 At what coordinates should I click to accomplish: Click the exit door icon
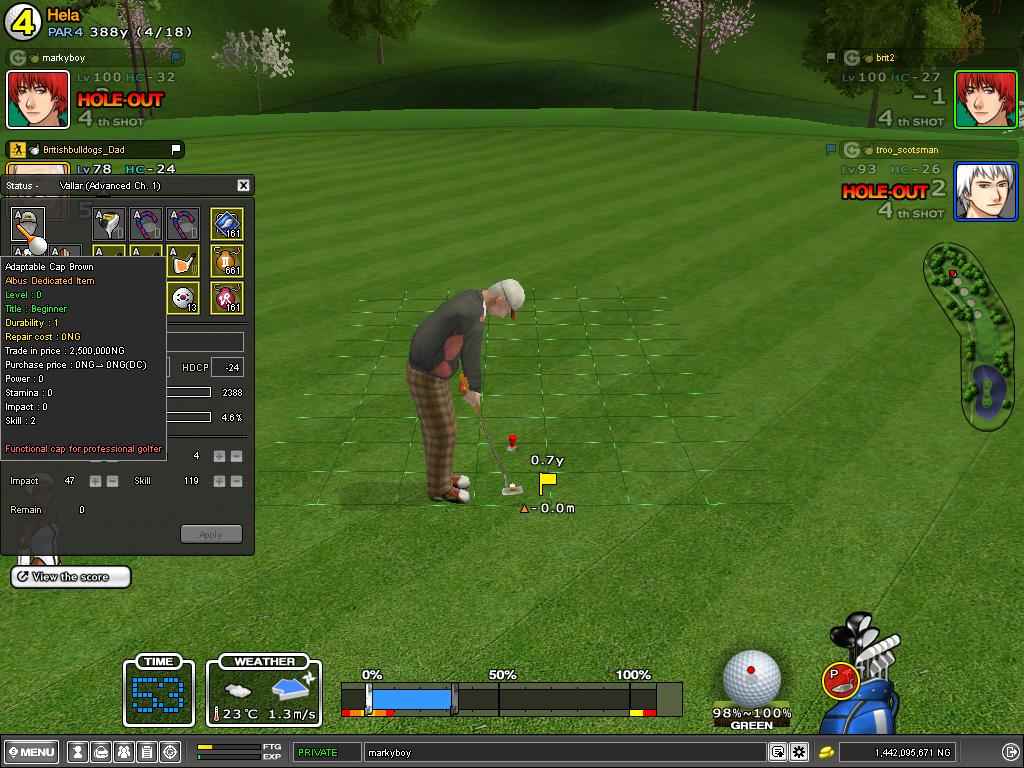coord(1009,752)
